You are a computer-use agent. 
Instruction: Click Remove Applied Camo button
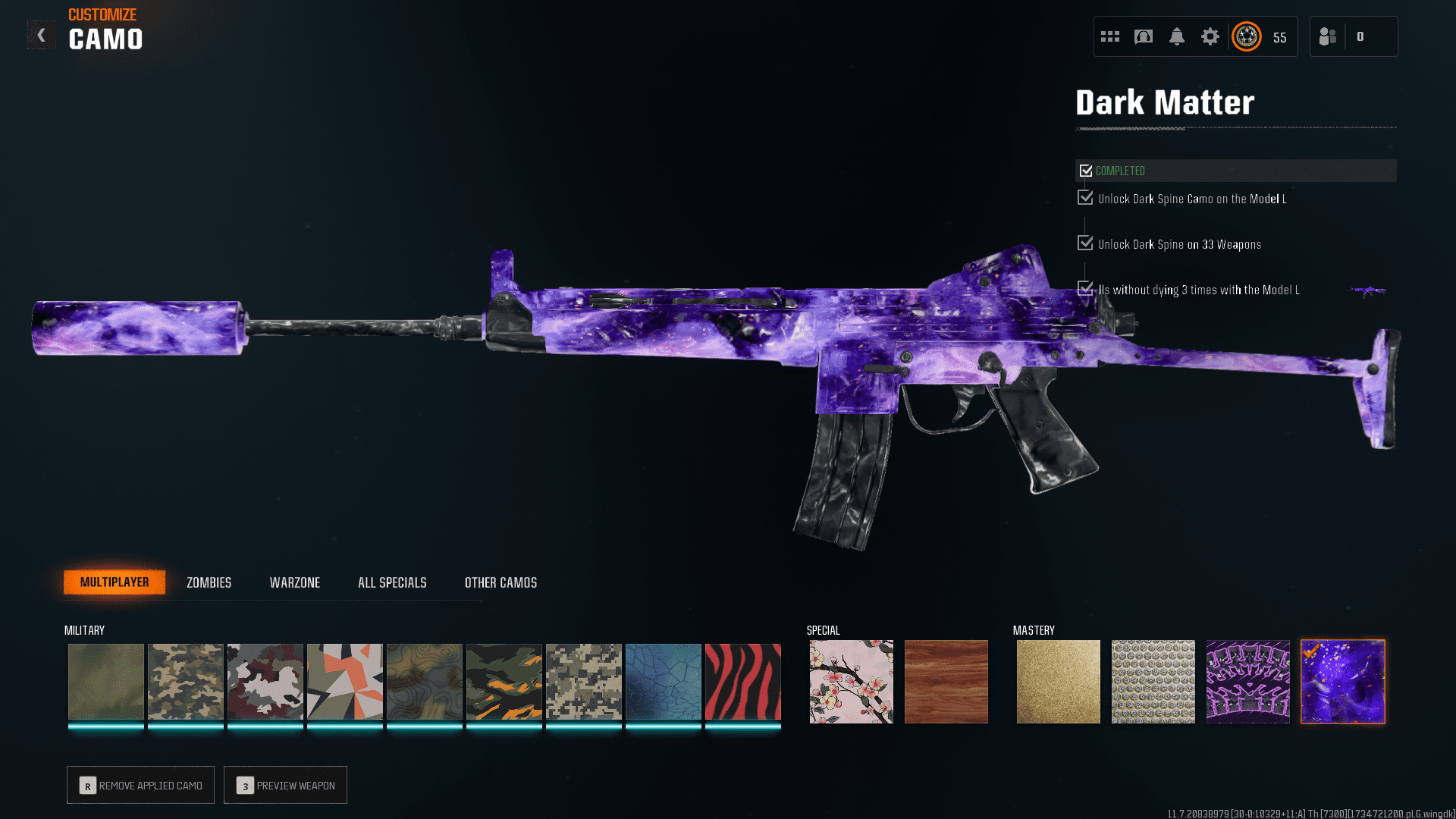pyautogui.click(x=140, y=785)
